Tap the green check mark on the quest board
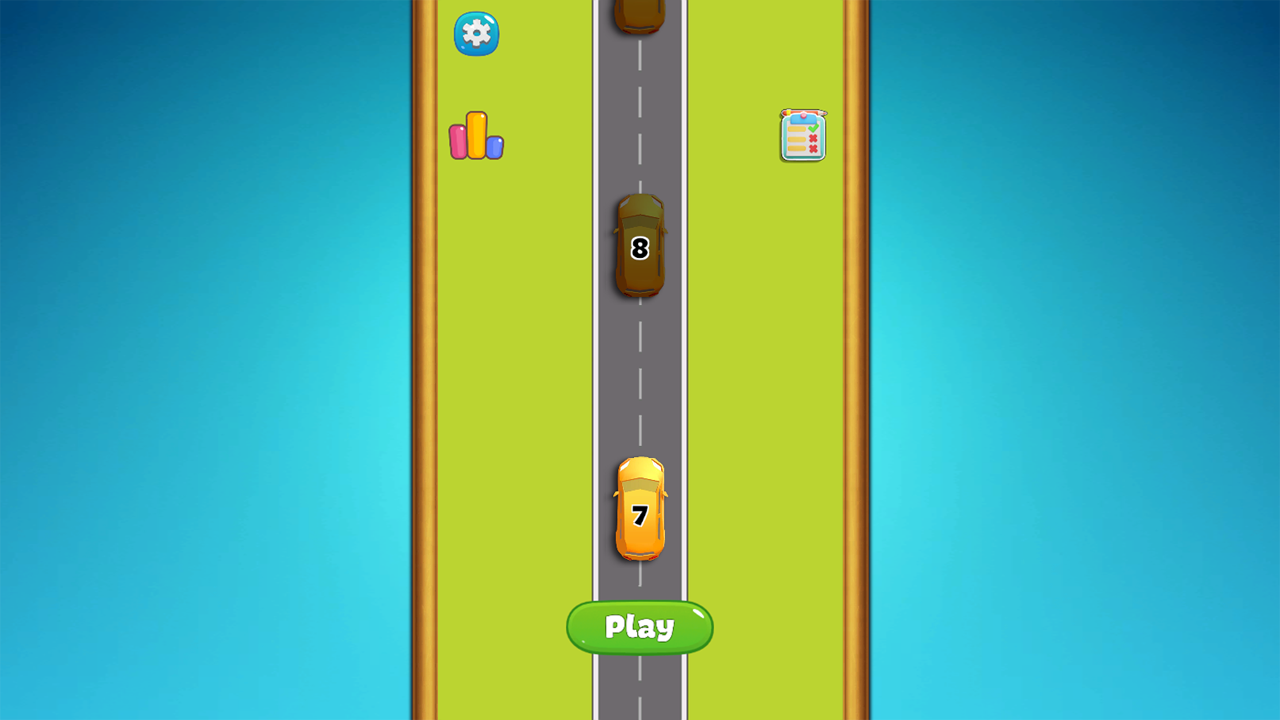The image size is (1280, 720). [x=813, y=128]
